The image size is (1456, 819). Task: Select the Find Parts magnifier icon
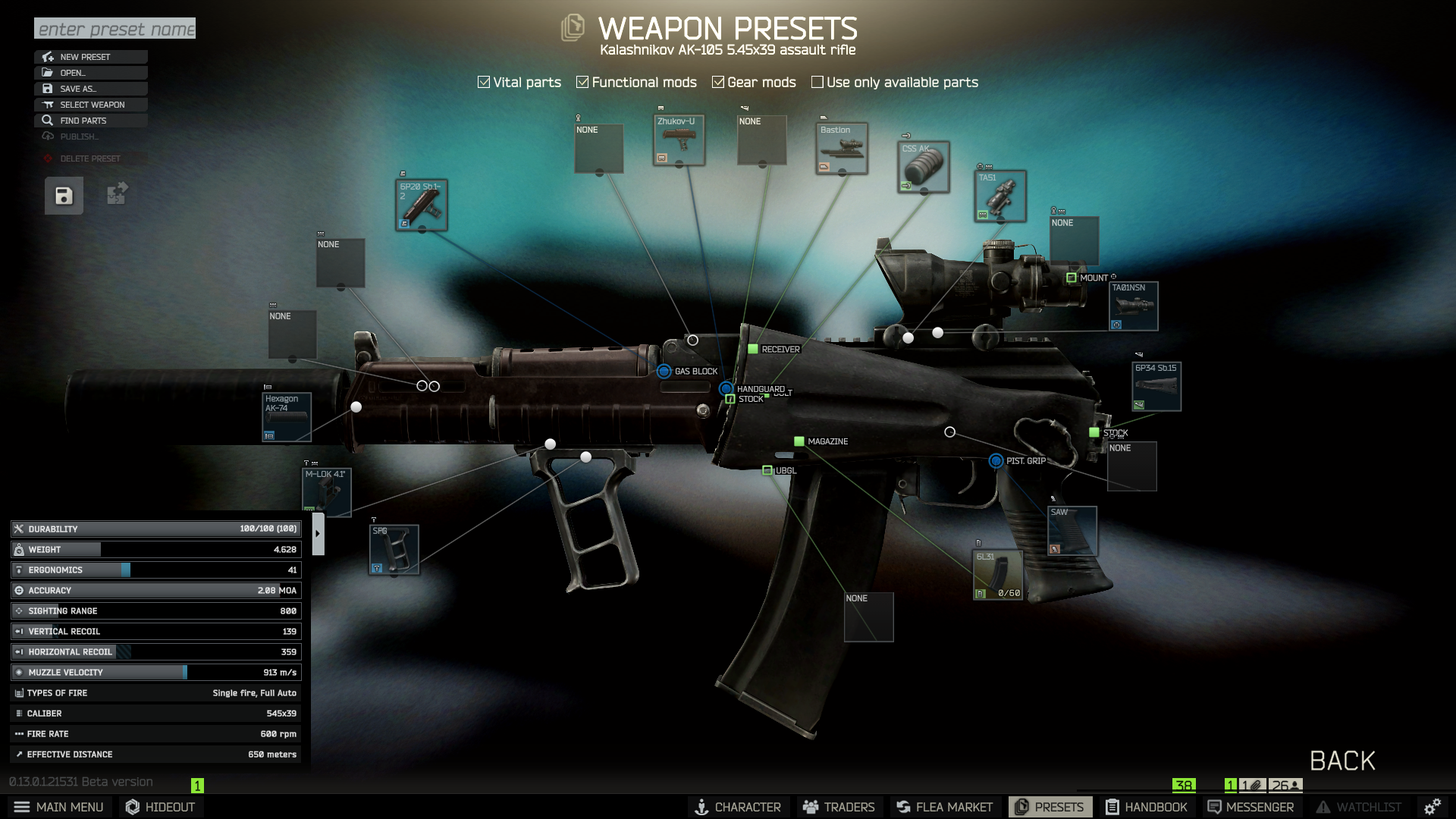[48, 120]
